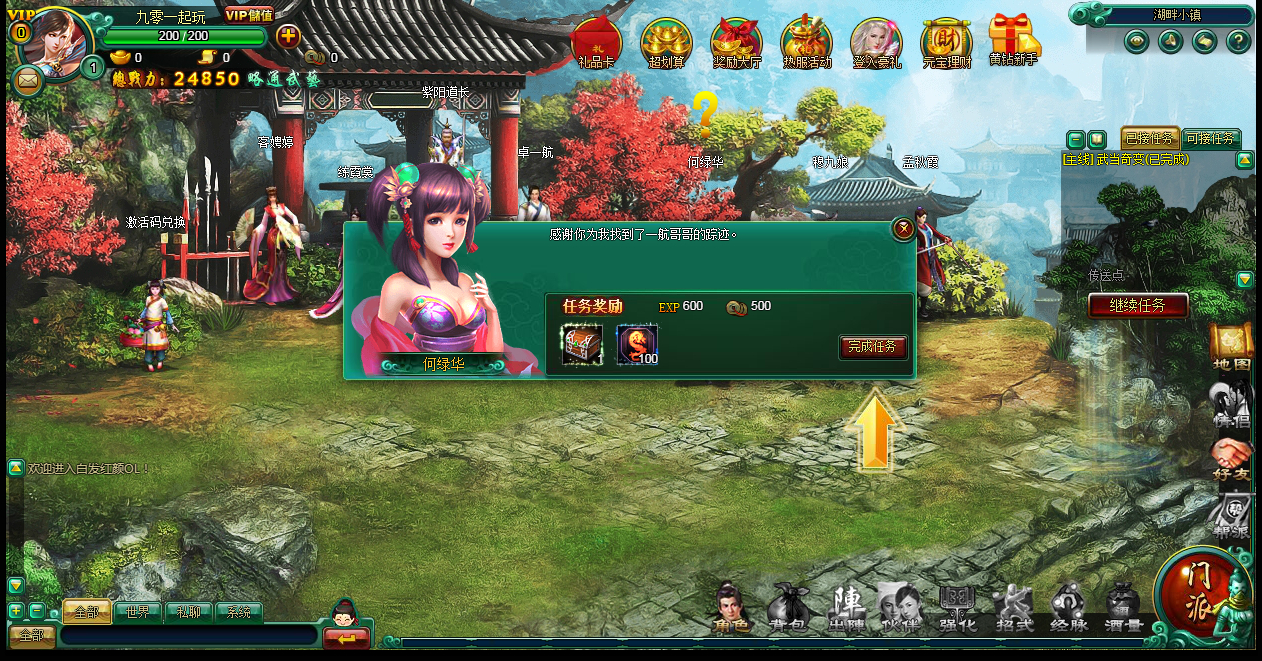Open the 元宝理财 finance icon

(x=946, y=42)
